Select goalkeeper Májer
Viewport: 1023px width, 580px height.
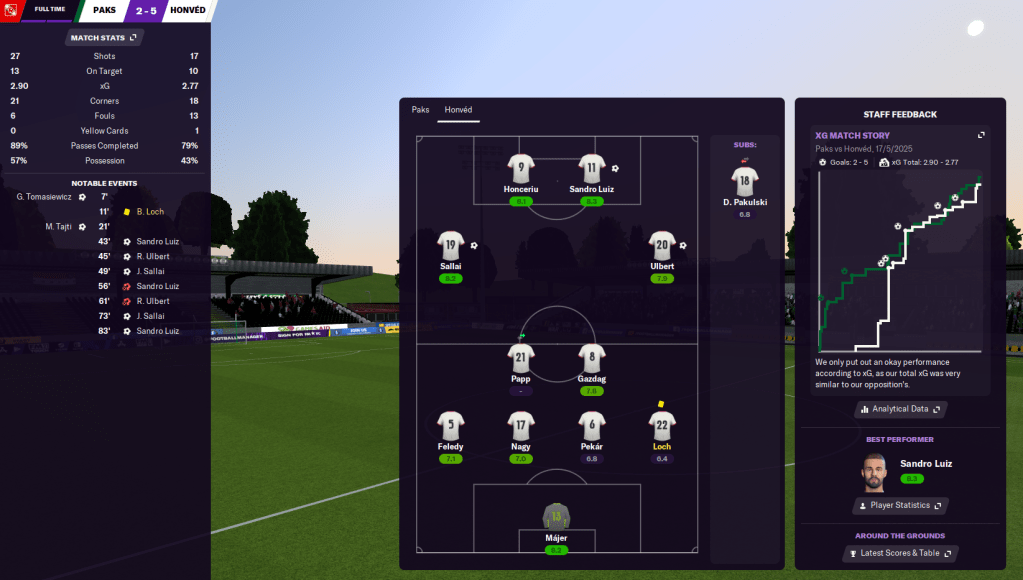(x=556, y=517)
